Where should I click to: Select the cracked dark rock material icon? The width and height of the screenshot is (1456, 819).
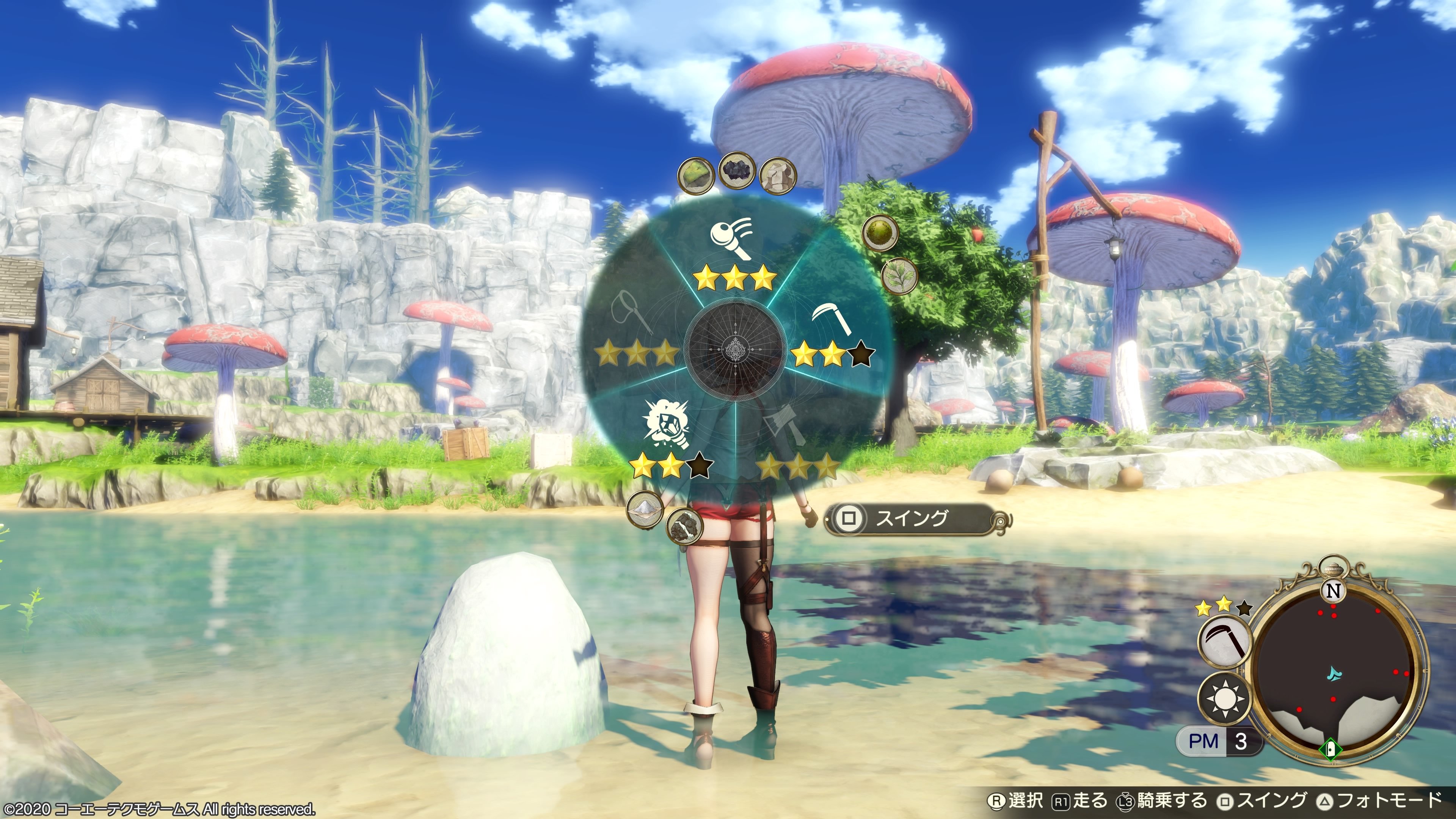[684, 525]
